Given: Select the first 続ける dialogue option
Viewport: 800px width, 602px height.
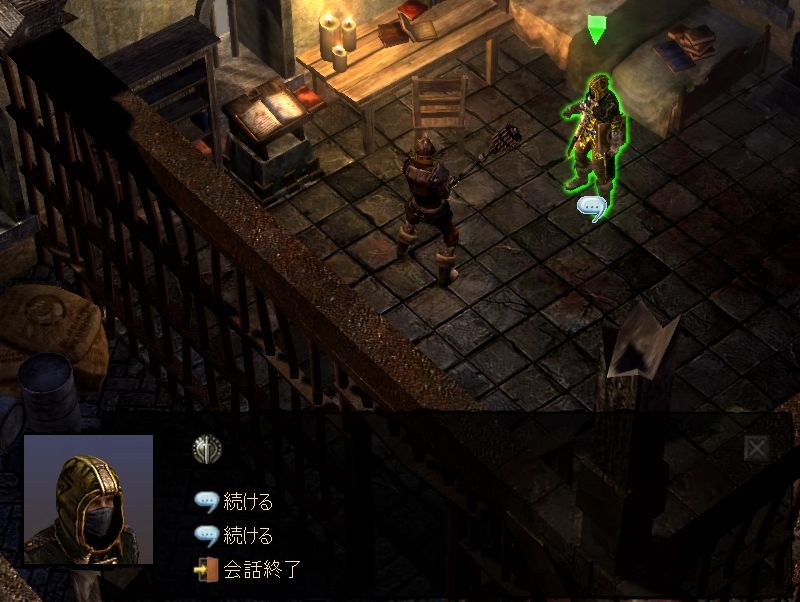Looking at the screenshot, I should pyautogui.click(x=248, y=502).
